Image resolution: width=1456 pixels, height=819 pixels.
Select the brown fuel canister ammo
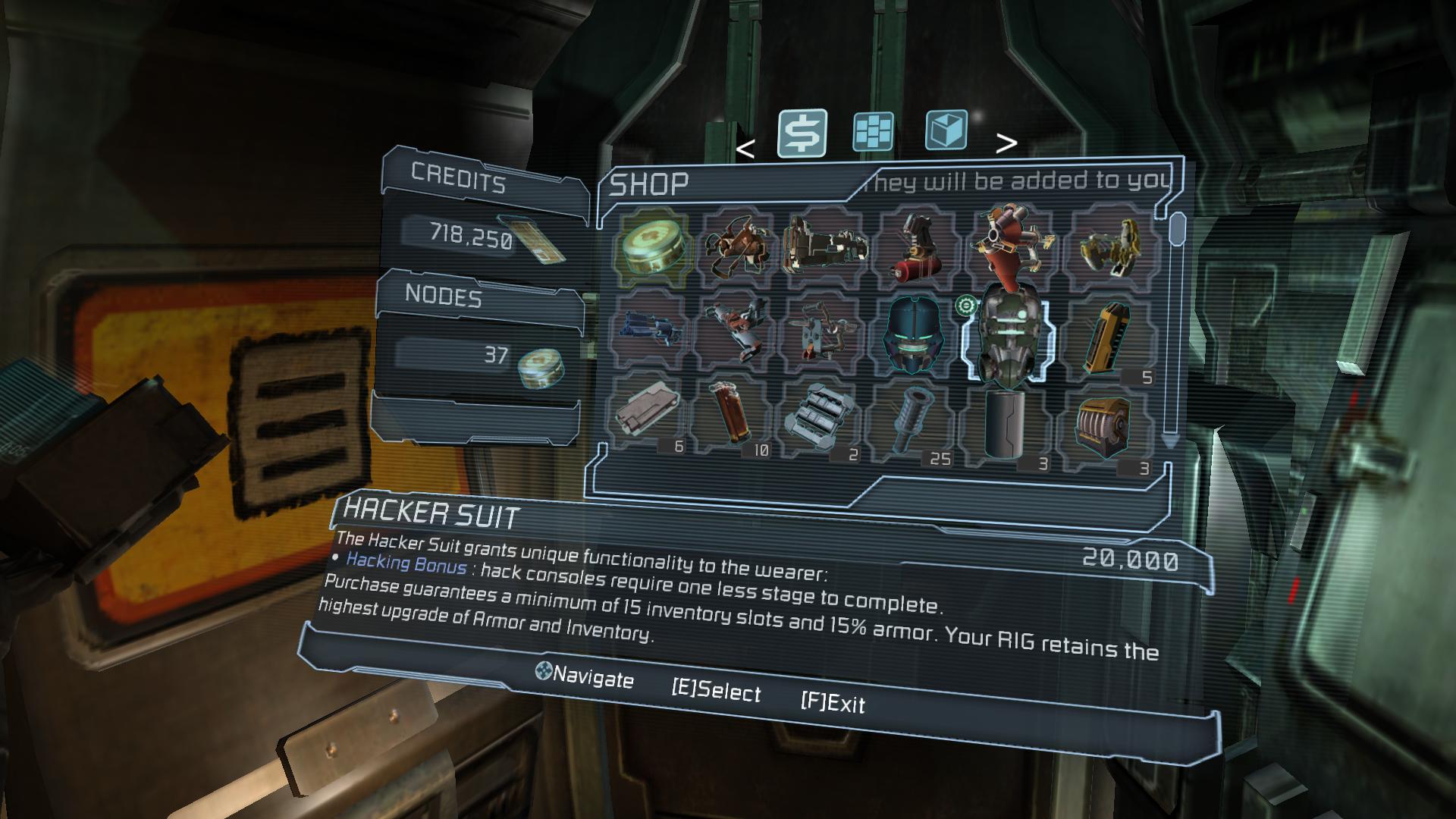pyautogui.click(x=730, y=413)
